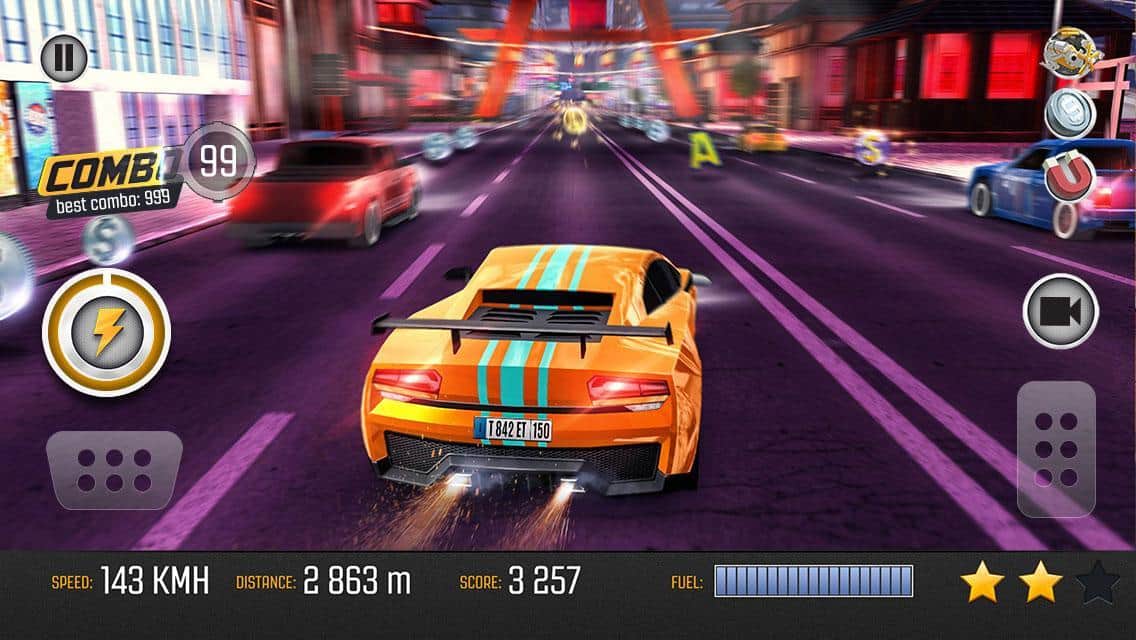Activate the lightning bolt nitro boost
Screen dimensions: 1136x640
click(x=106, y=332)
